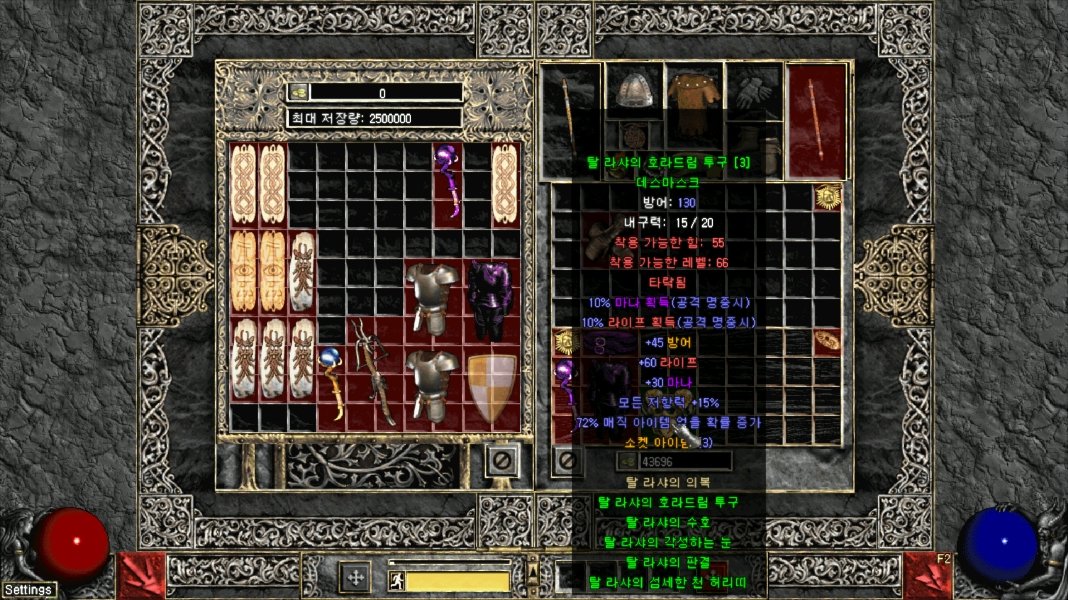The image size is (1068, 600).
Task: Open the left attack skill selector
Action: click(x=140, y=575)
